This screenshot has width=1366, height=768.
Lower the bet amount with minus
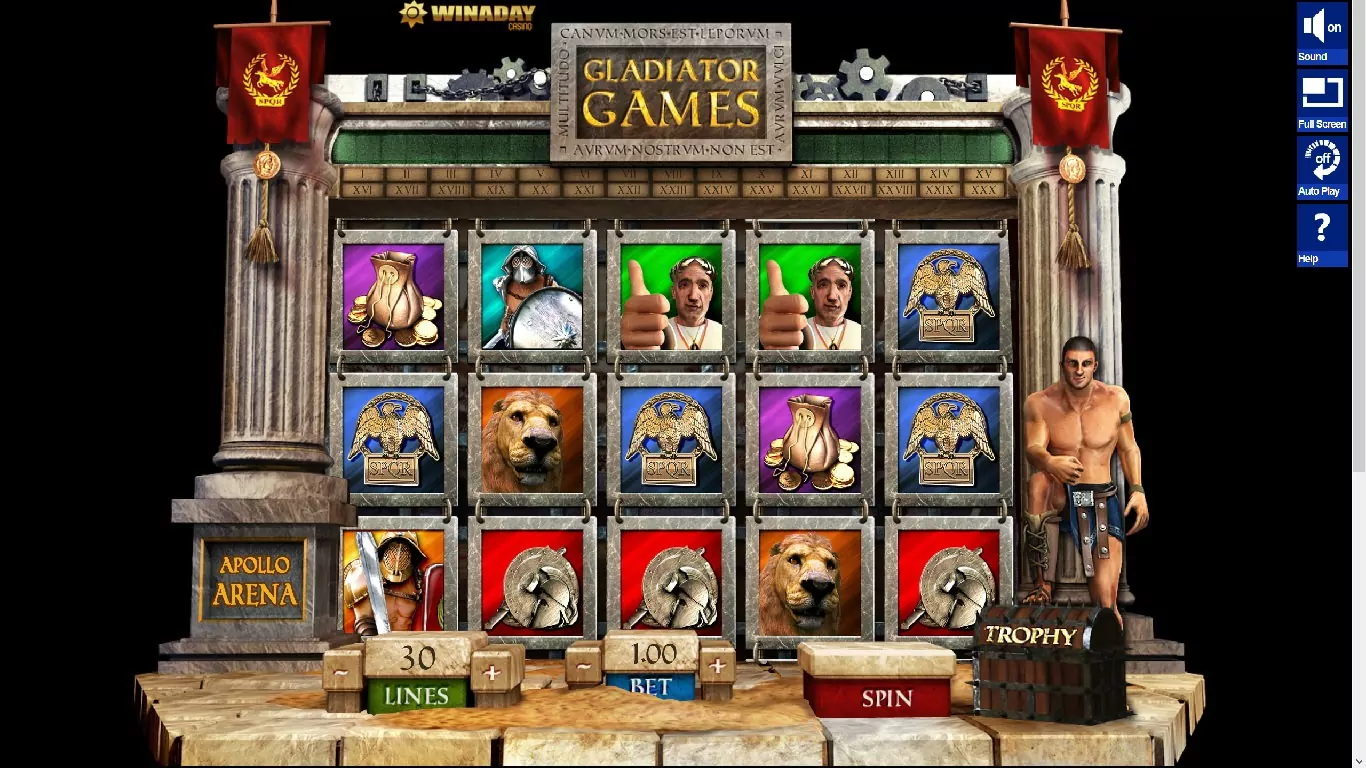584,665
